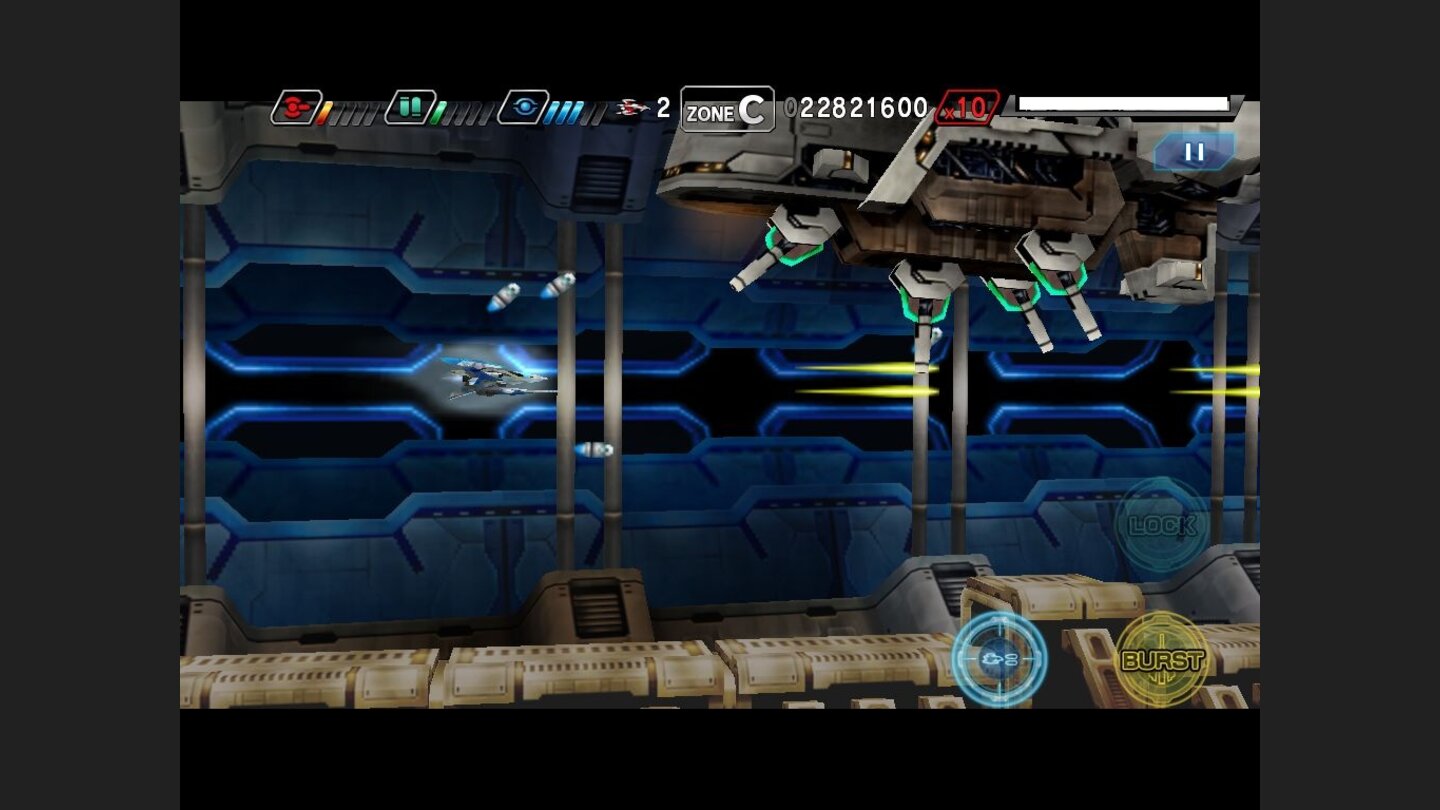Select the green arm shield power-up icon
Screen dimensions: 1440x810
[411, 104]
